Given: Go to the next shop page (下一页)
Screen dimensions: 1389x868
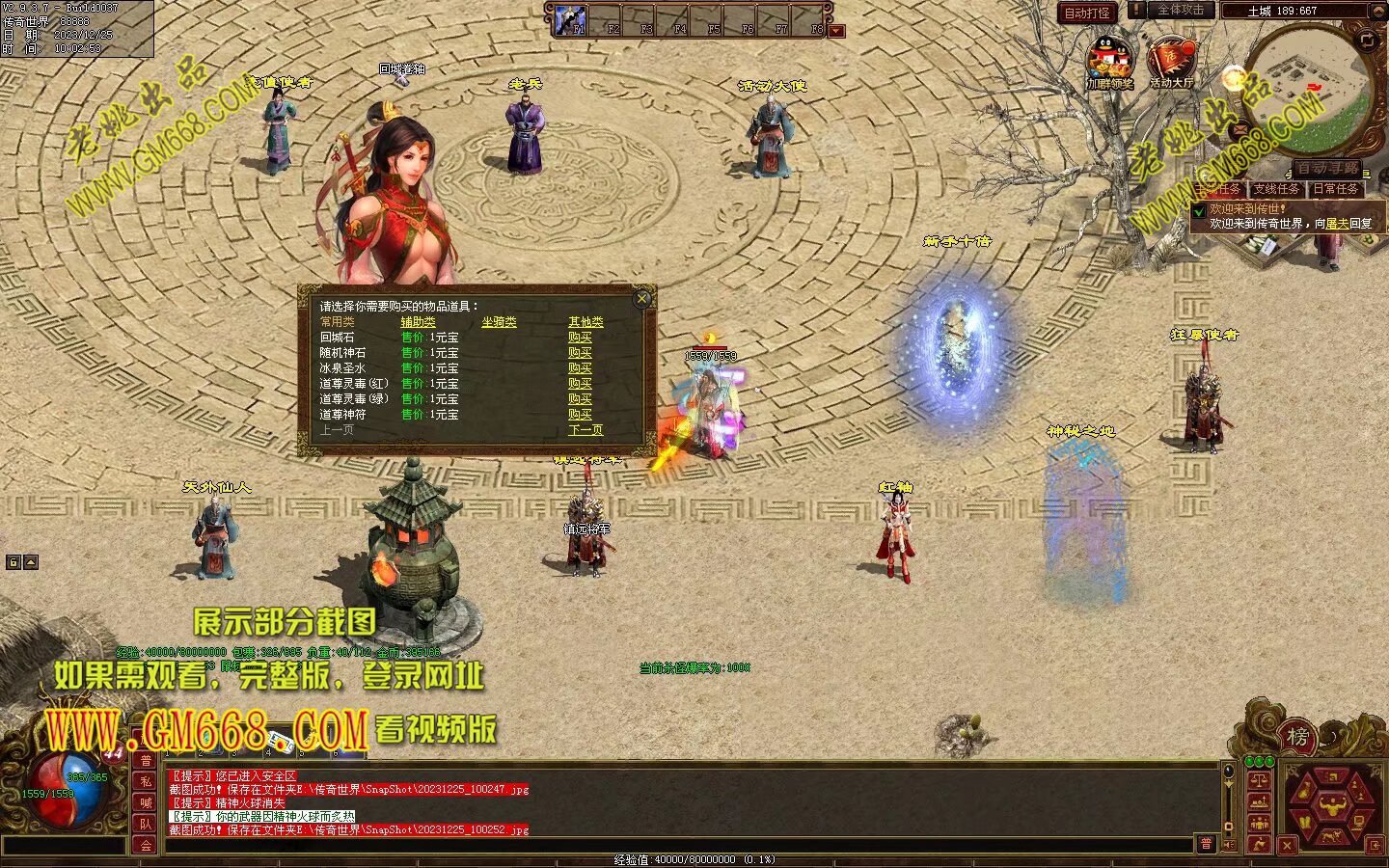Looking at the screenshot, I should [586, 430].
